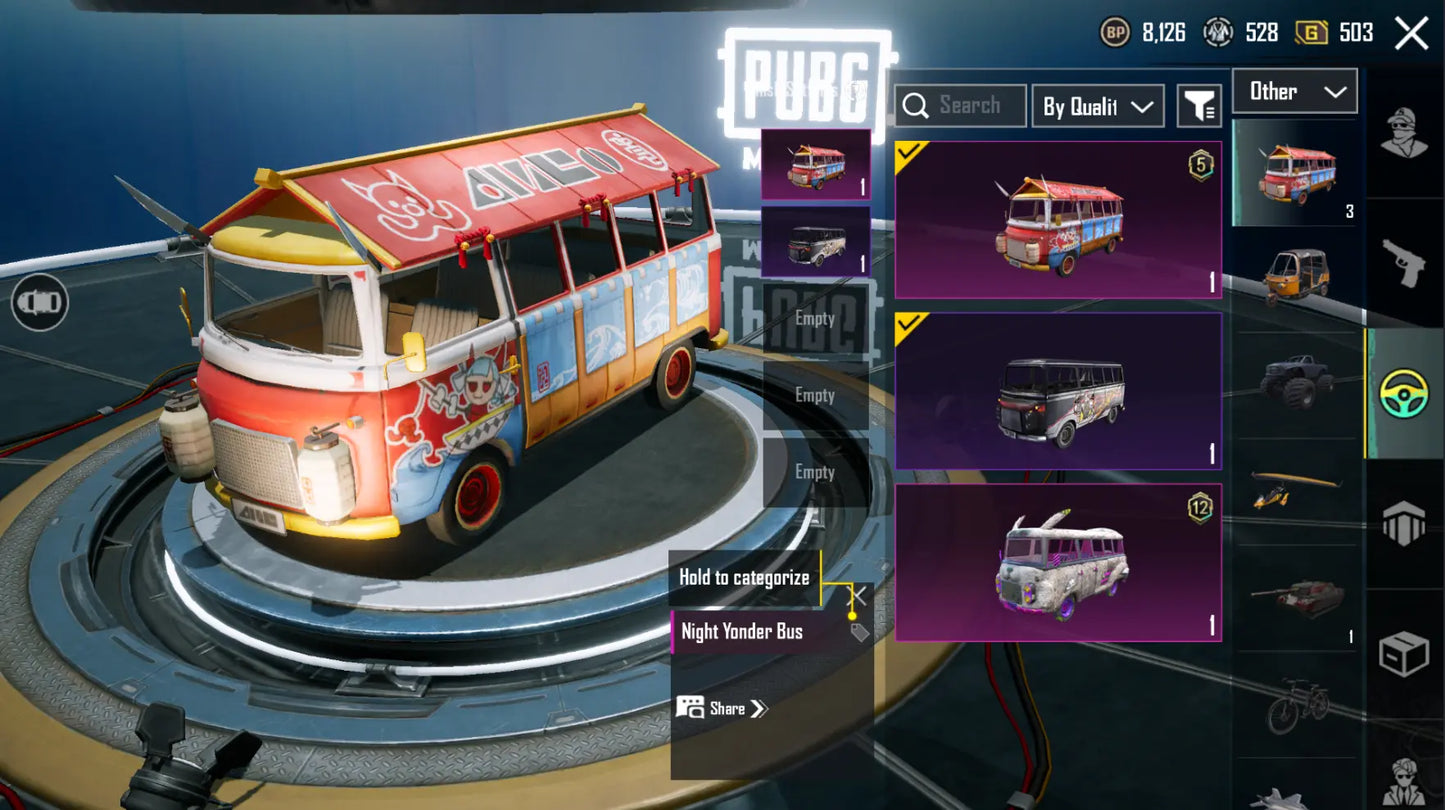Screen dimensions: 1445x810
Task: Share the Night Yonder Bus skin
Action: pyautogui.click(x=722, y=708)
